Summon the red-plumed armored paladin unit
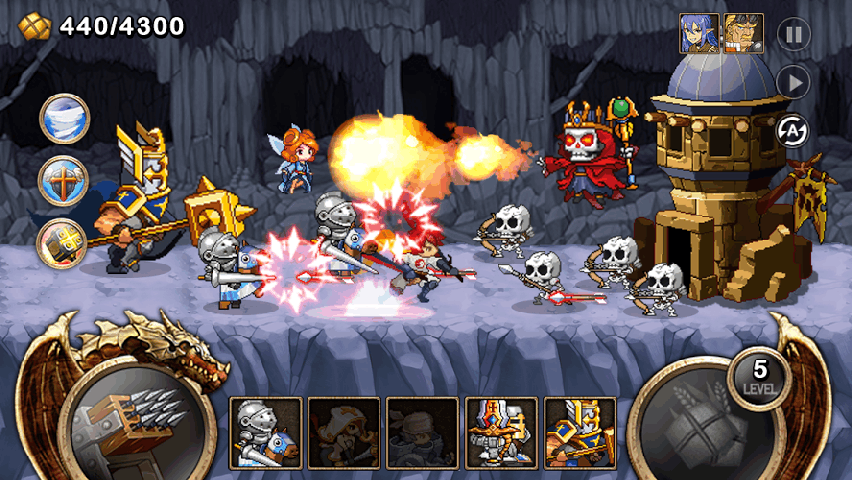852x480 pixels. click(x=502, y=433)
